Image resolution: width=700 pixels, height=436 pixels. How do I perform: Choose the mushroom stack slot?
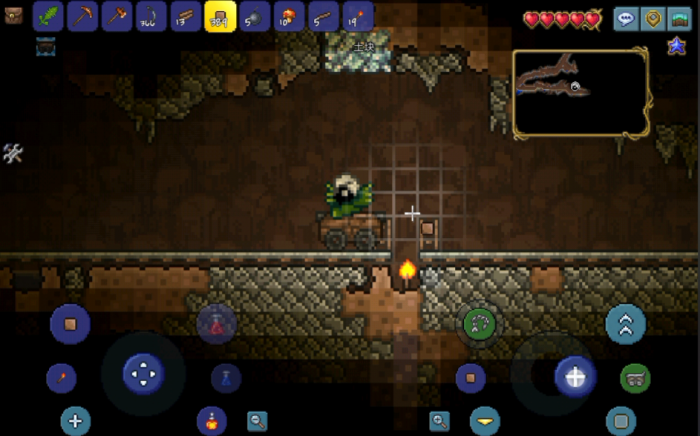coord(289,16)
